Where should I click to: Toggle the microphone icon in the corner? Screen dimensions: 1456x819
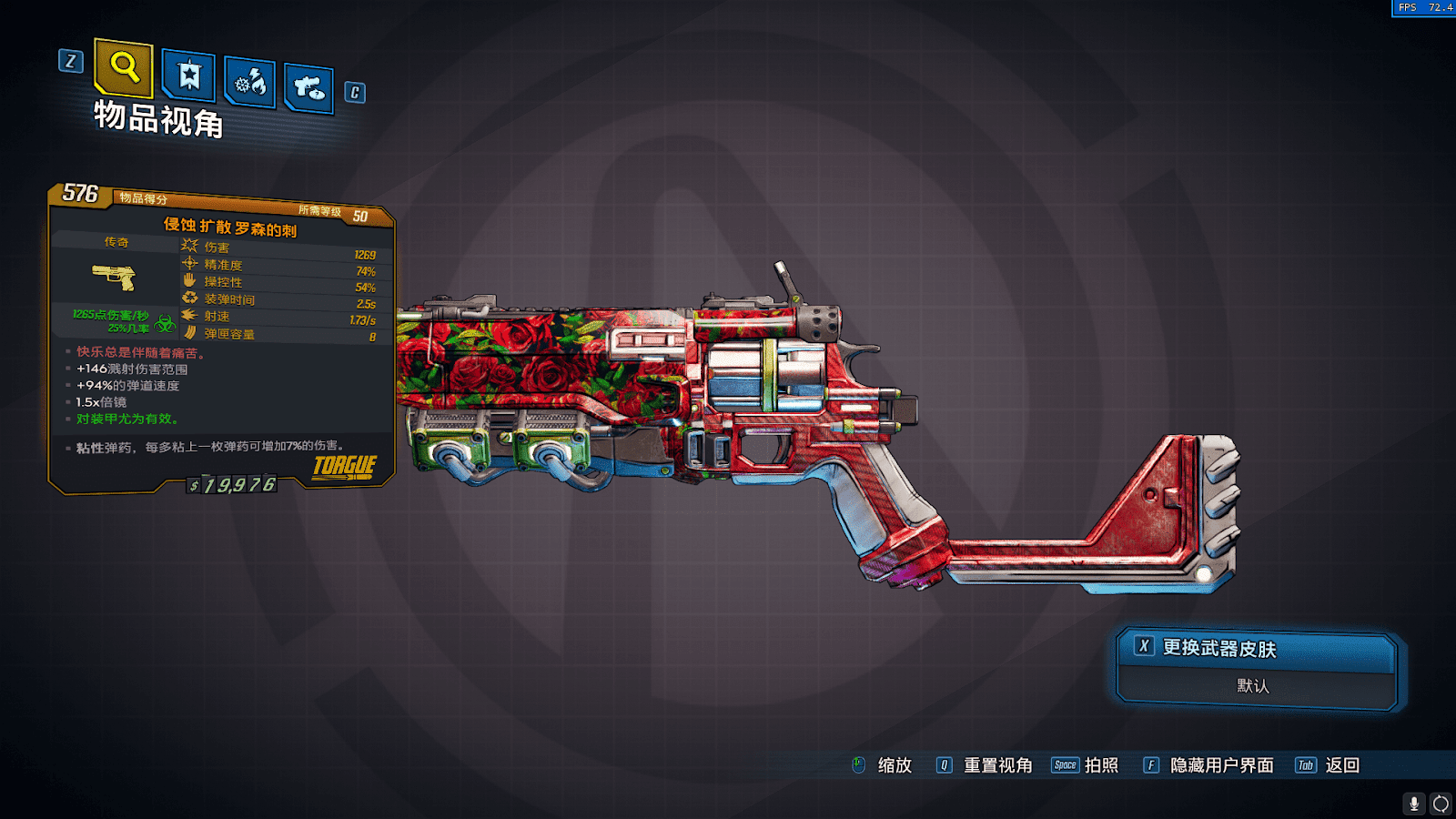point(1413,804)
